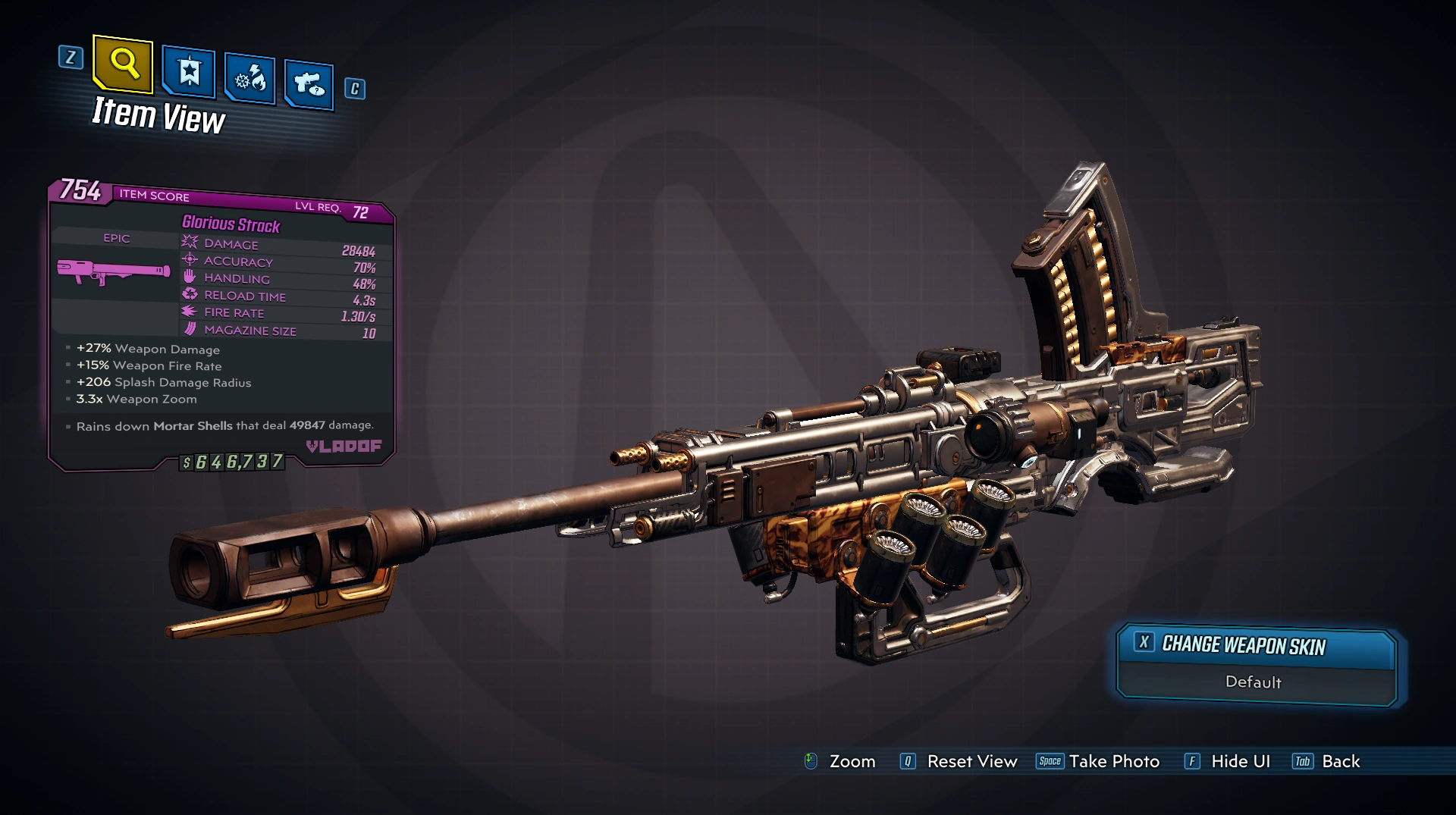The height and width of the screenshot is (815, 1456).
Task: Select the magnifying glass Item View tab
Action: [x=124, y=63]
